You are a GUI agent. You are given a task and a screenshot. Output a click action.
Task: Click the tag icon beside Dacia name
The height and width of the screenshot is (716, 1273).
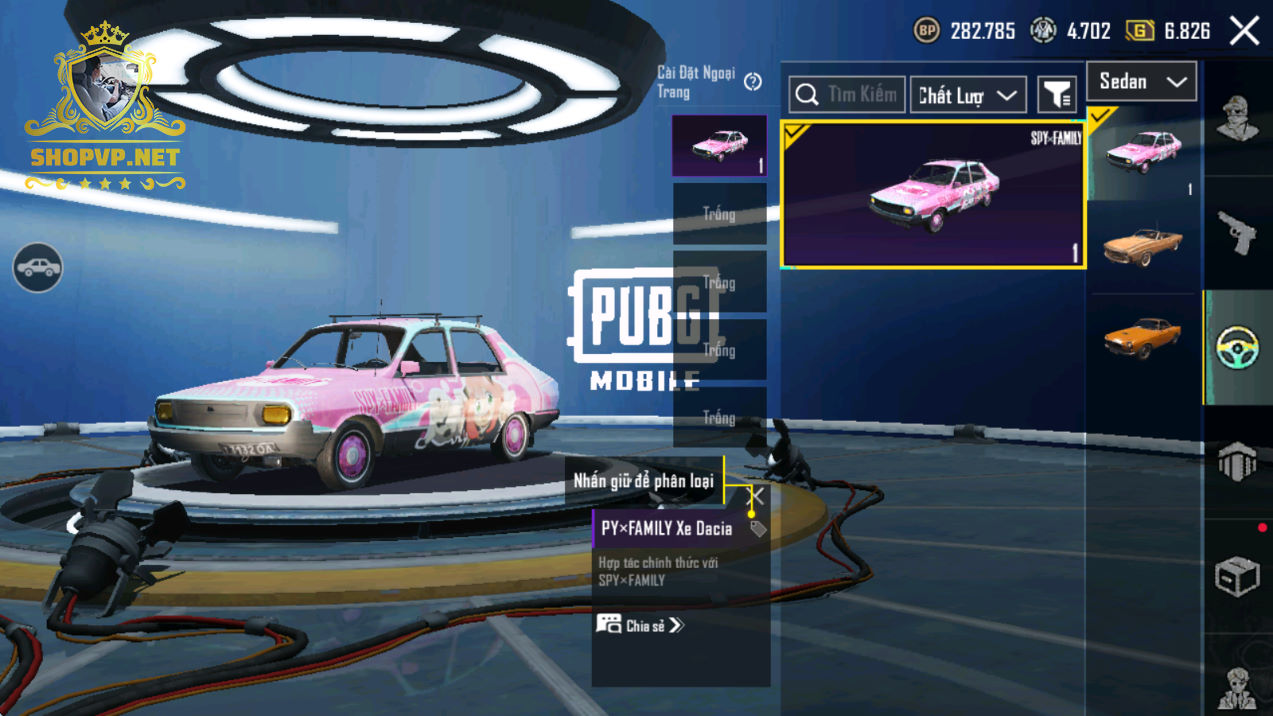click(x=758, y=529)
